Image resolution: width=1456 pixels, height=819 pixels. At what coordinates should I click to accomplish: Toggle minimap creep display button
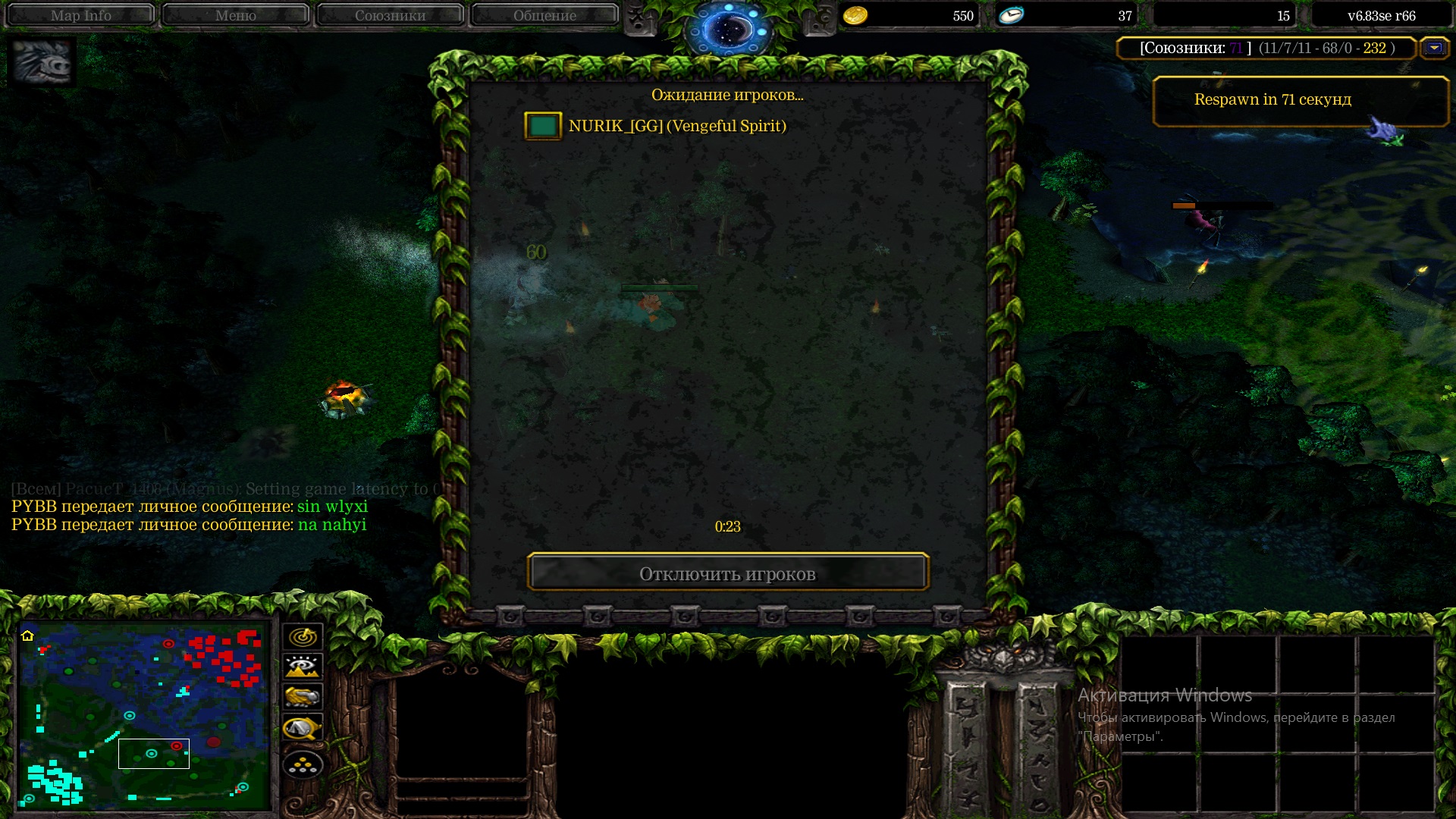303,728
